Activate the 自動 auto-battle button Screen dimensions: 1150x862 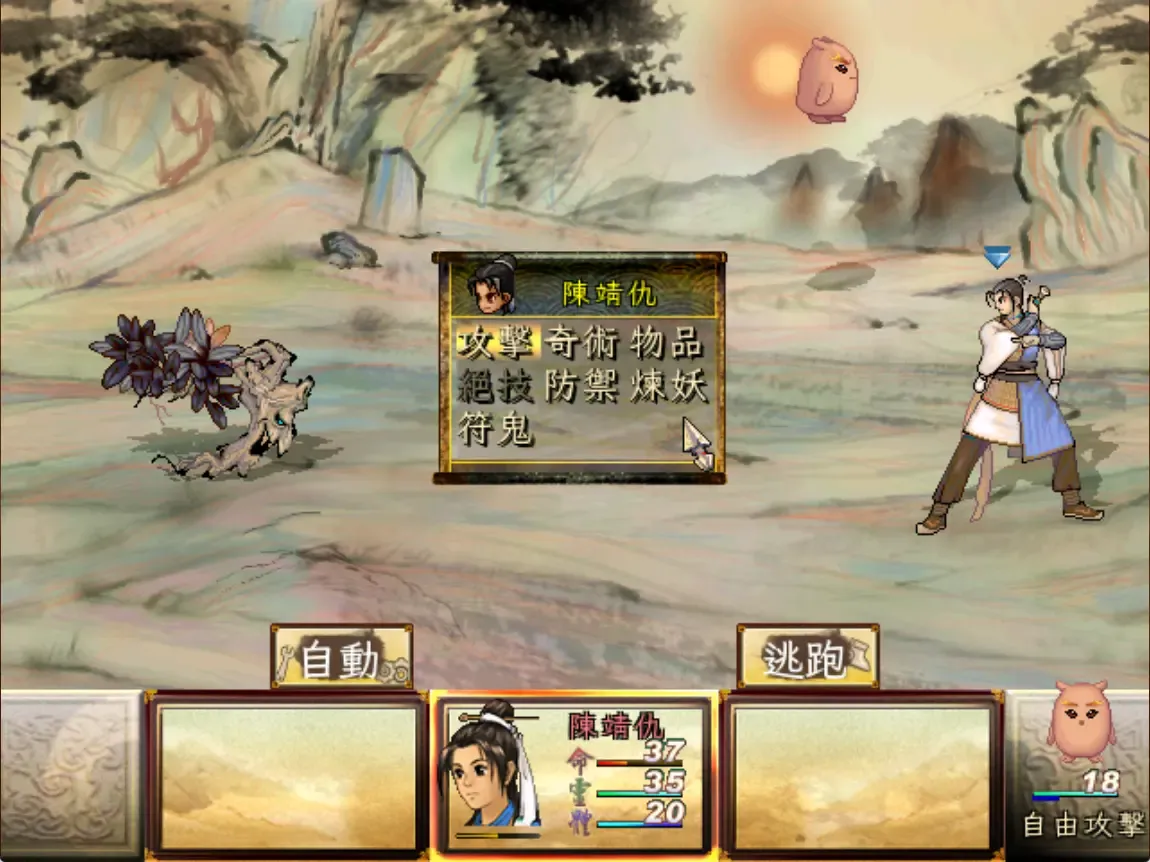coord(341,658)
